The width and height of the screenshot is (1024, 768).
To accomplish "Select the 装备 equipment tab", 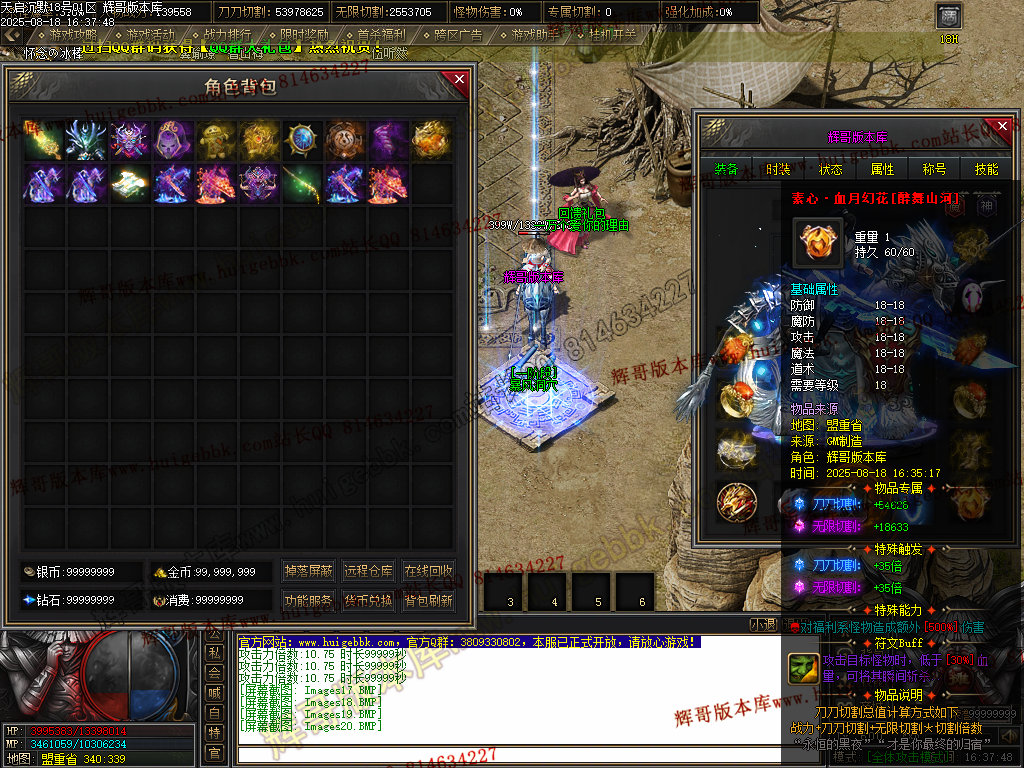I will pyautogui.click(x=727, y=169).
